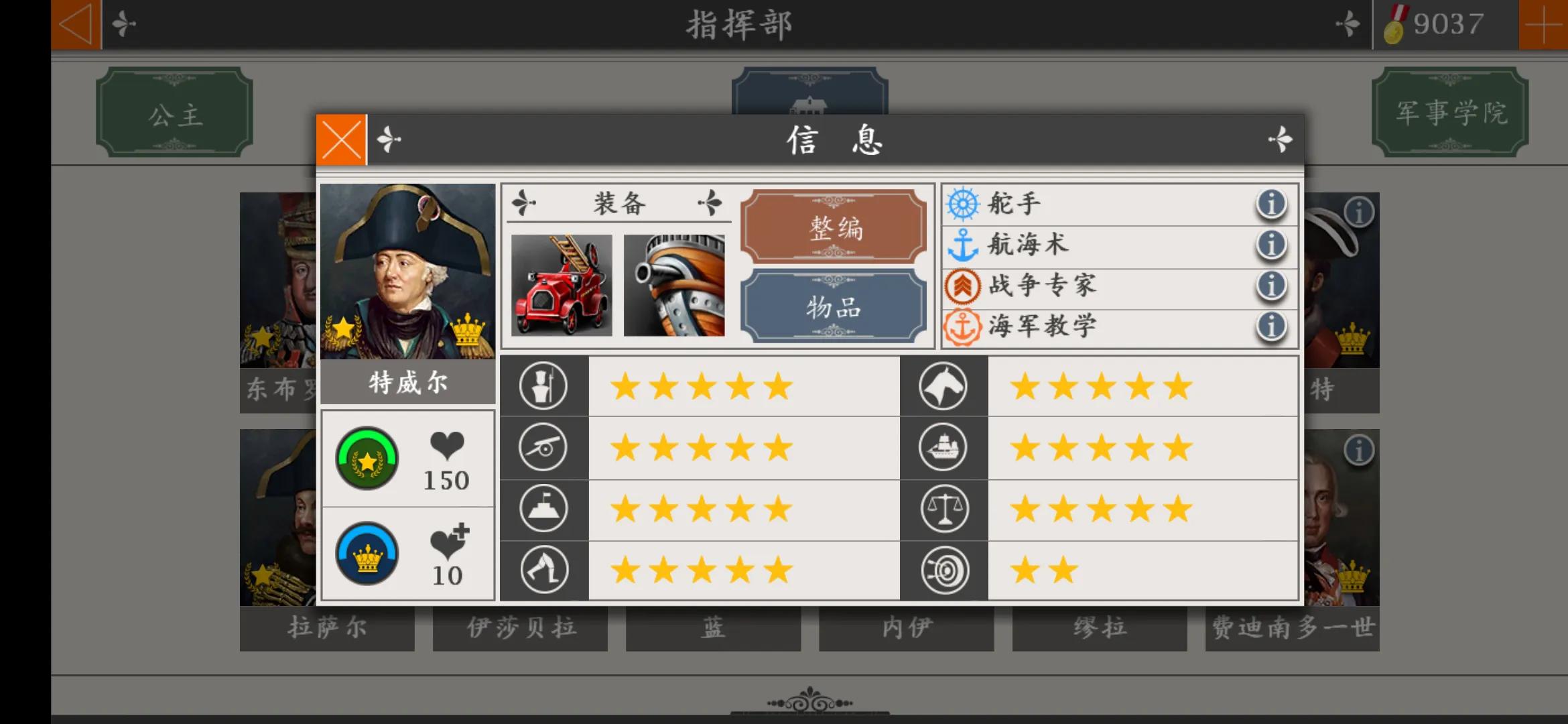Select the infantry stat icon
Screen dimensions: 1568x724
coord(543,385)
